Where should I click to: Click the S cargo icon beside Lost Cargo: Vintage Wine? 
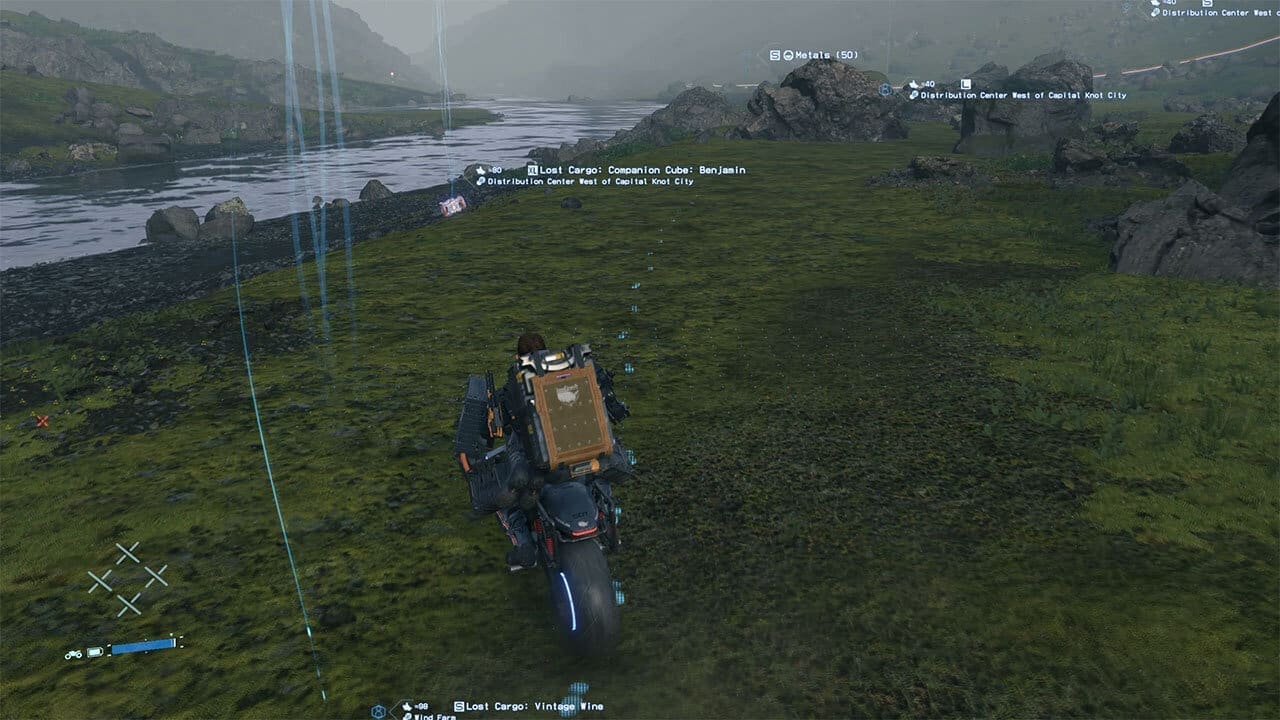pos(458,705)
